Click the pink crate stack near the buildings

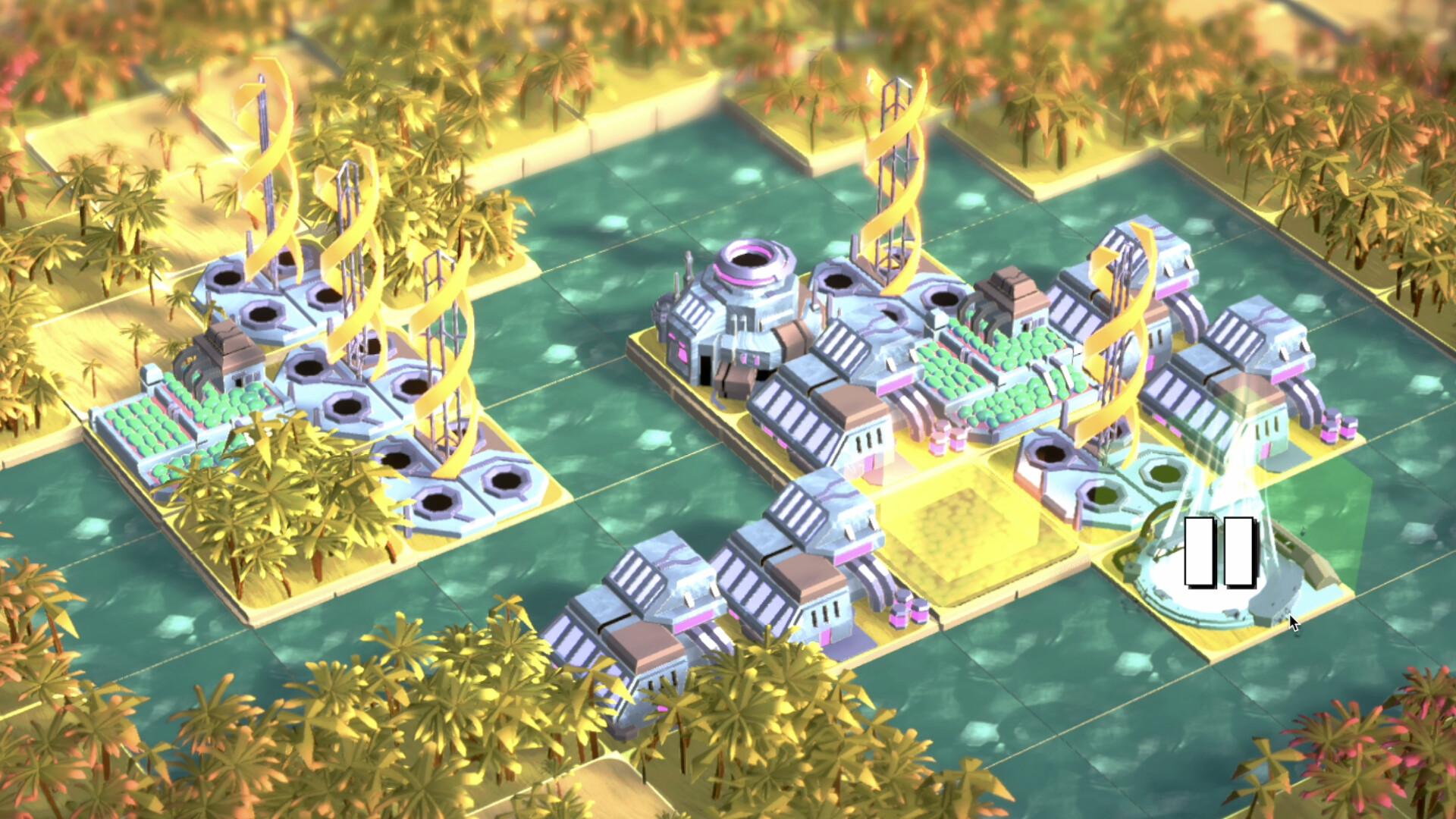click(x=902, y=607)
